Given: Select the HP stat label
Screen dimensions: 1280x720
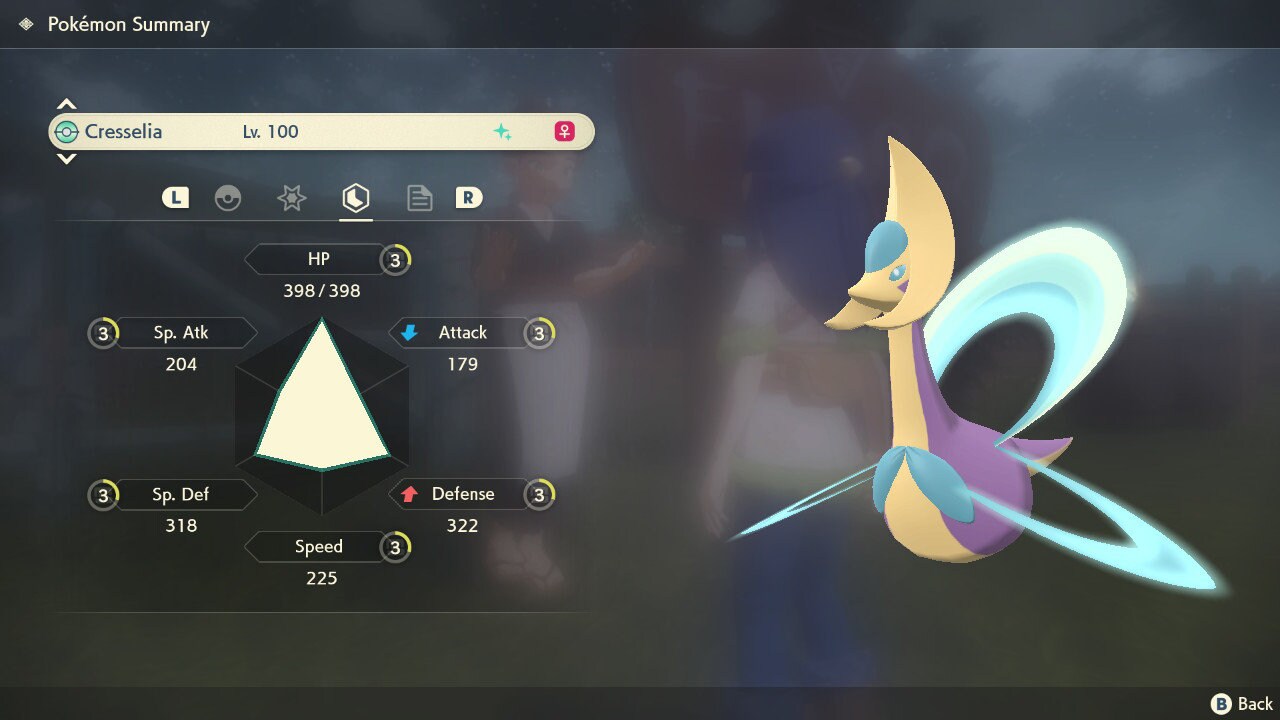Looking at the screenshot, I should (318, 259).
